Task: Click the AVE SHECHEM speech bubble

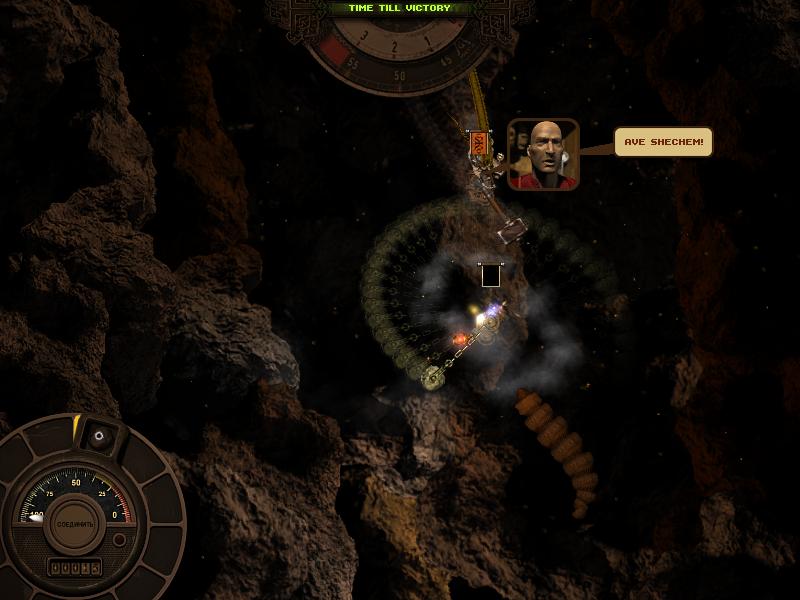Action: tap(664, 142)
